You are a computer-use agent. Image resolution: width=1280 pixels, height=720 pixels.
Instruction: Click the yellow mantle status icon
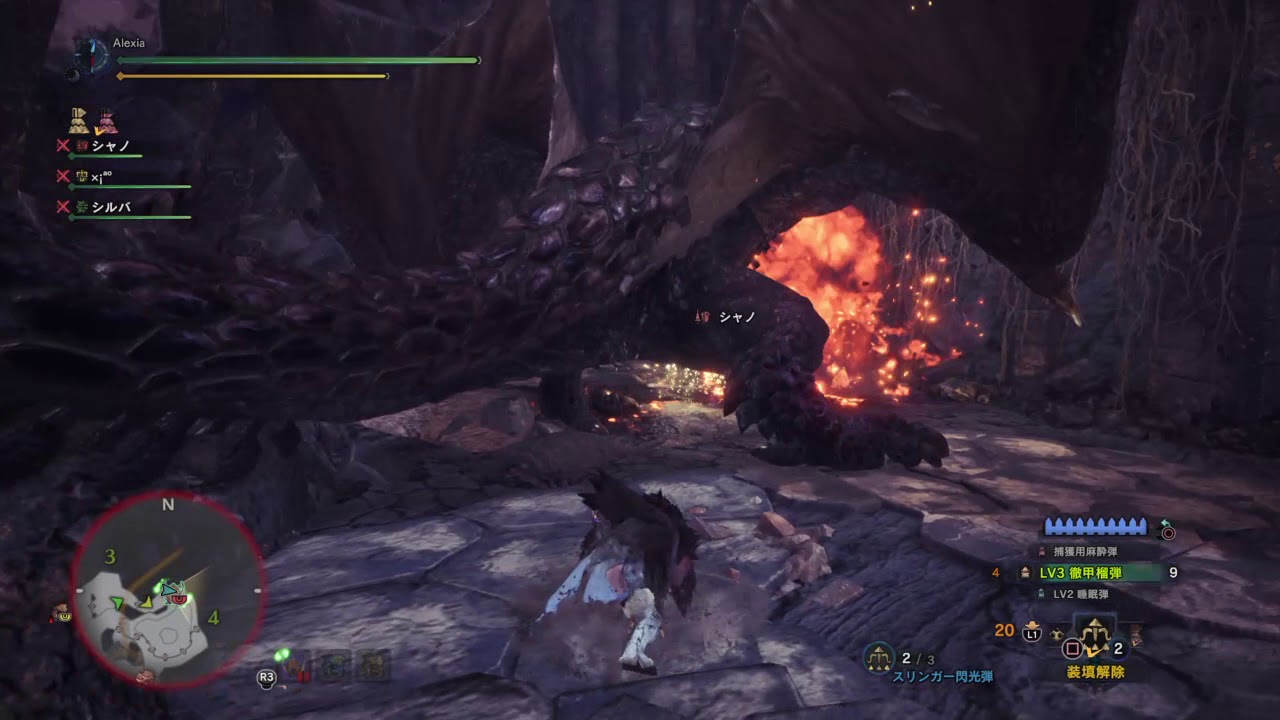[x=79, y=122]
